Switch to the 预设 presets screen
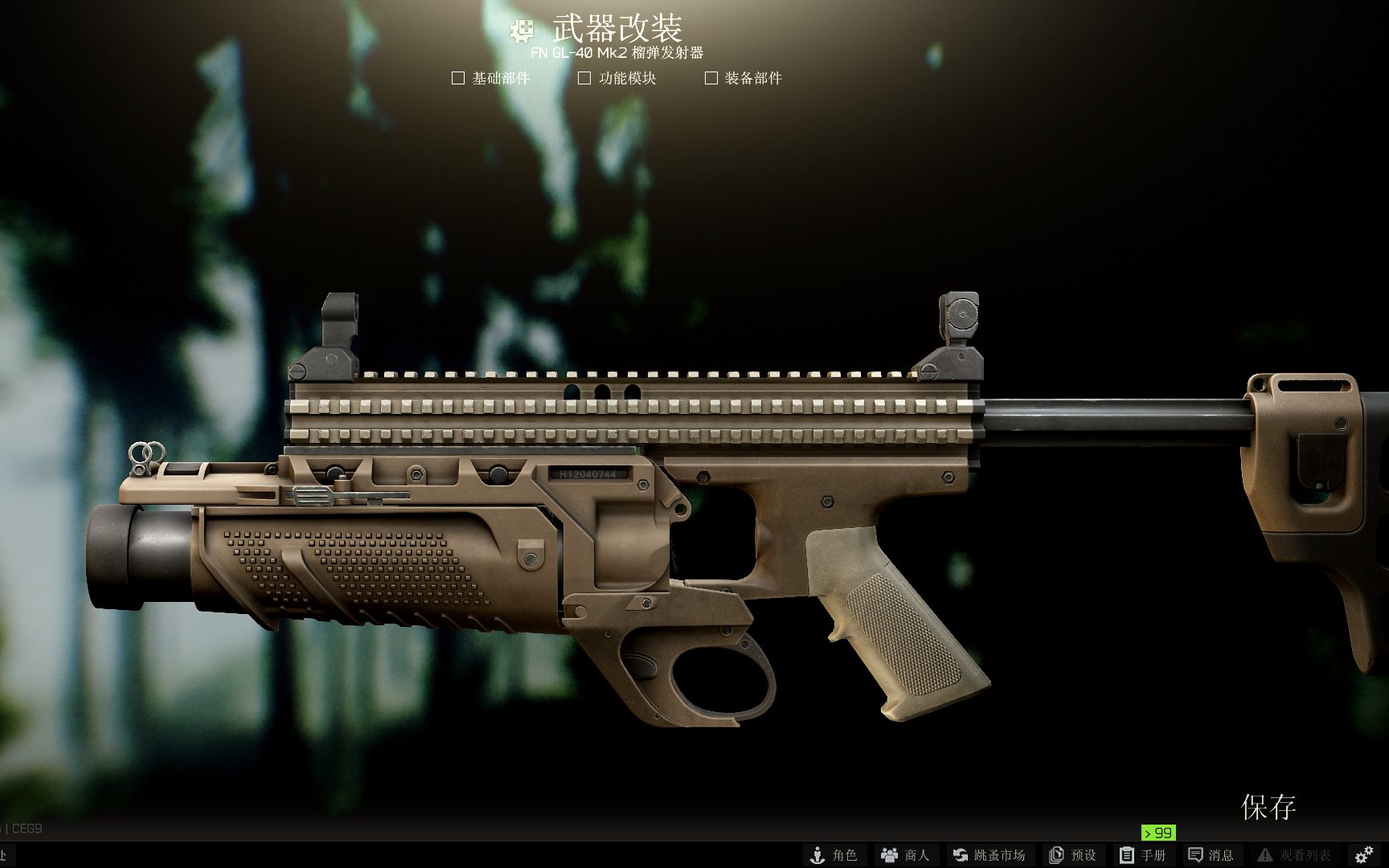Viewport: 1389px width, 868px height. [1072, 855]
